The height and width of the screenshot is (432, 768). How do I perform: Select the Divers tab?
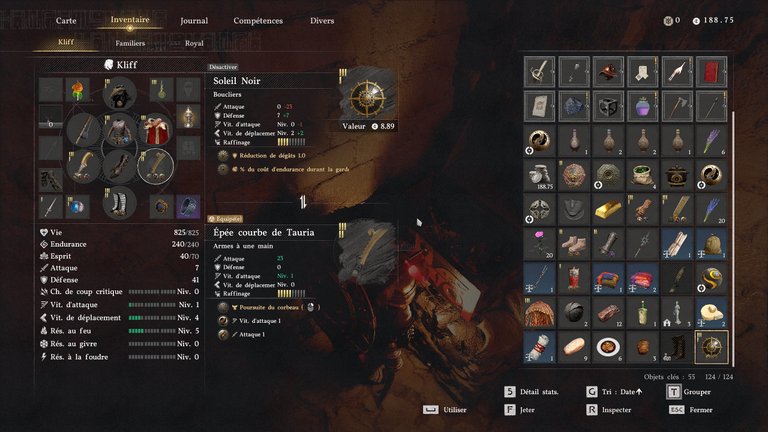coord(322,20)
